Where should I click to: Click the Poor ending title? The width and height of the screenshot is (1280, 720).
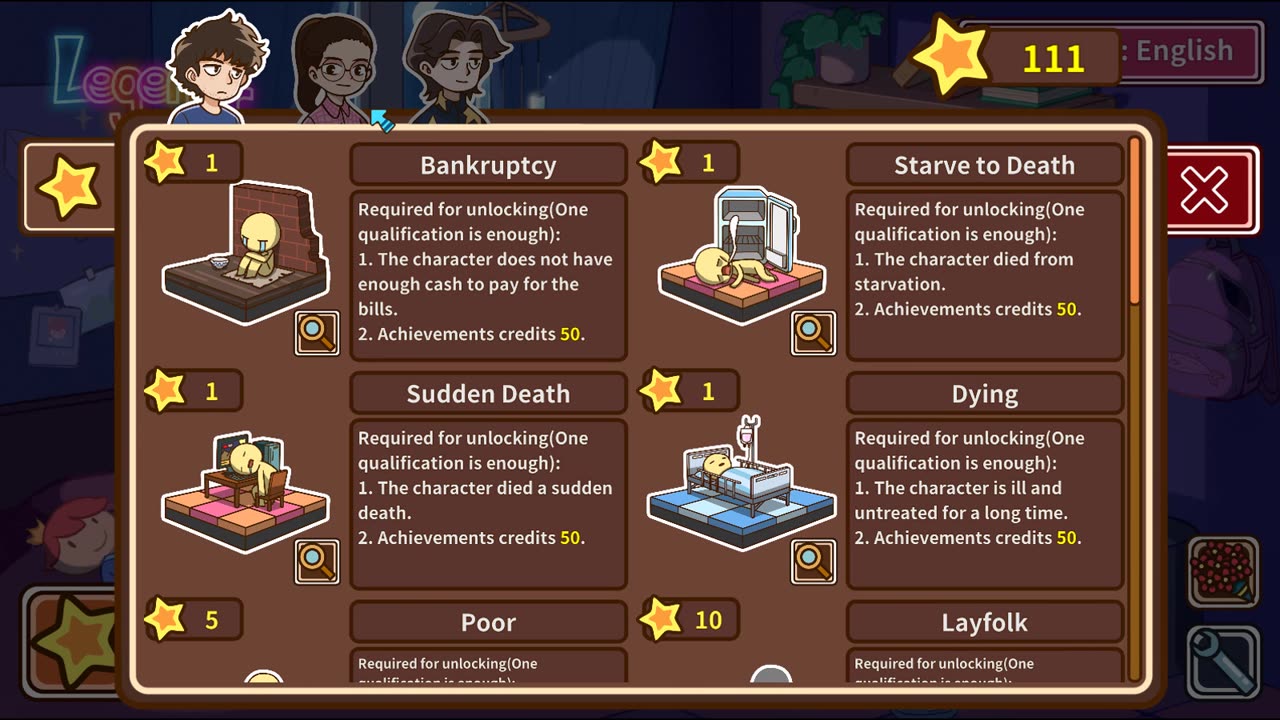tap(488, 622)
